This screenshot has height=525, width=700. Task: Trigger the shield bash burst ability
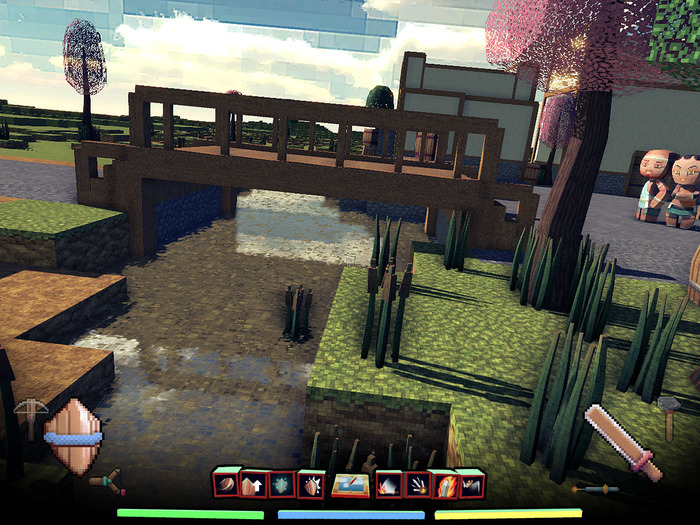pyautogui.click(x=311, y=484)
